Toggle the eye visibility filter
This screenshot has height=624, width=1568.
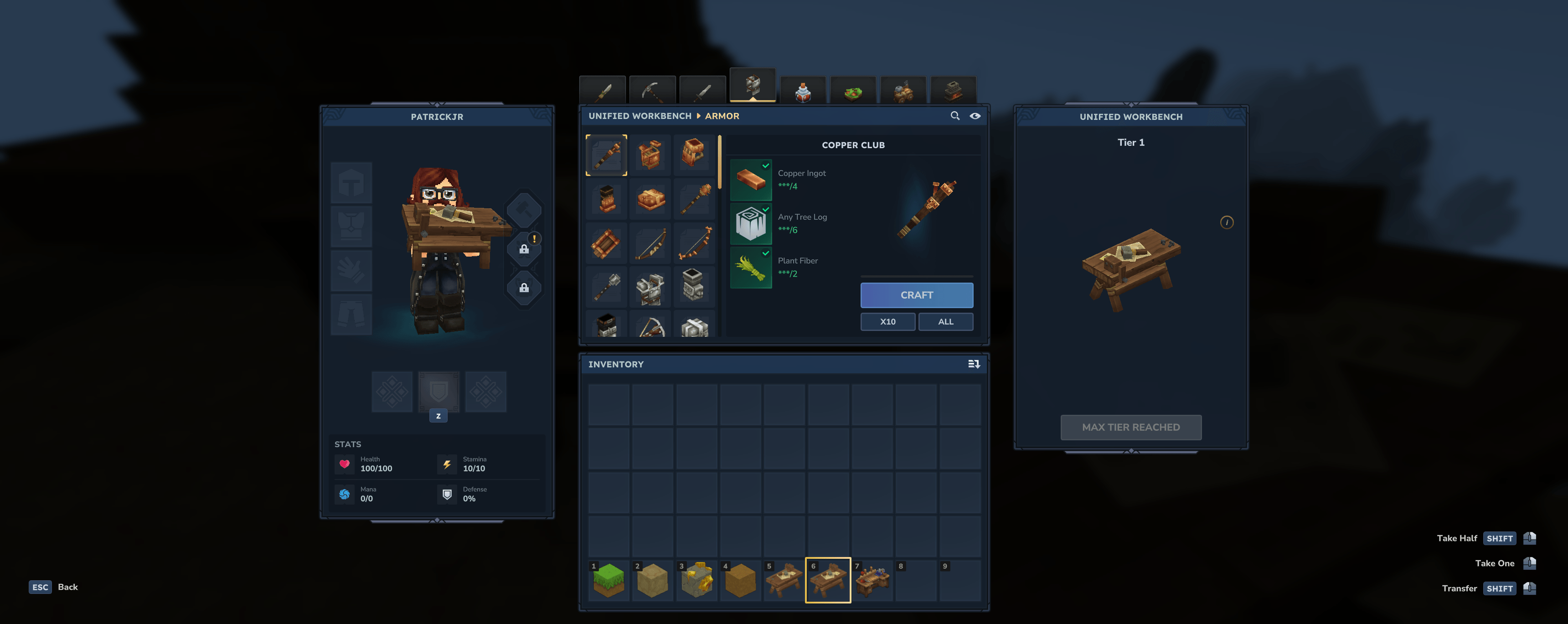click(x=975, y=116)
